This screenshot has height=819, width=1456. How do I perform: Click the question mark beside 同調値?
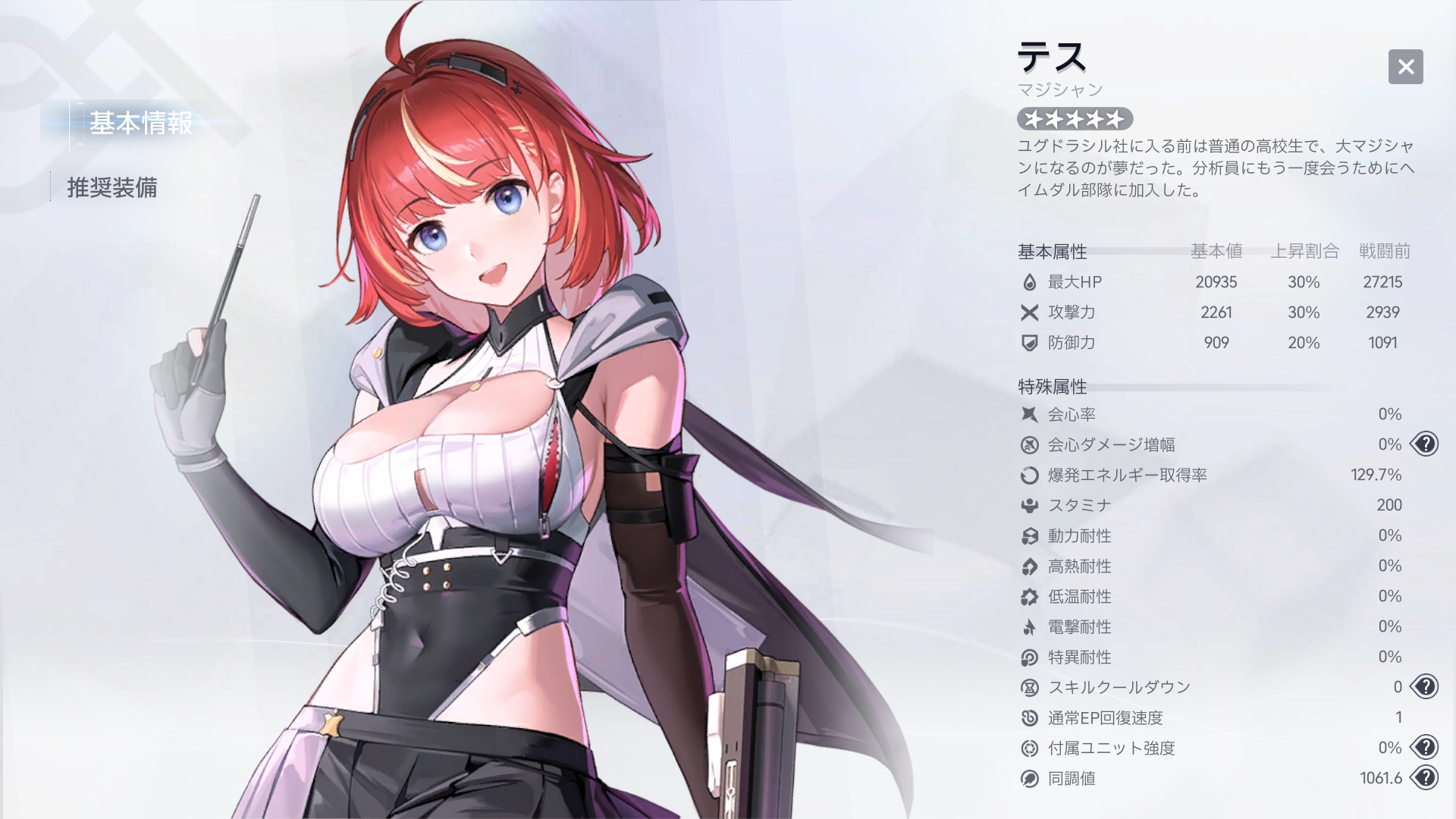[1425, 777]
